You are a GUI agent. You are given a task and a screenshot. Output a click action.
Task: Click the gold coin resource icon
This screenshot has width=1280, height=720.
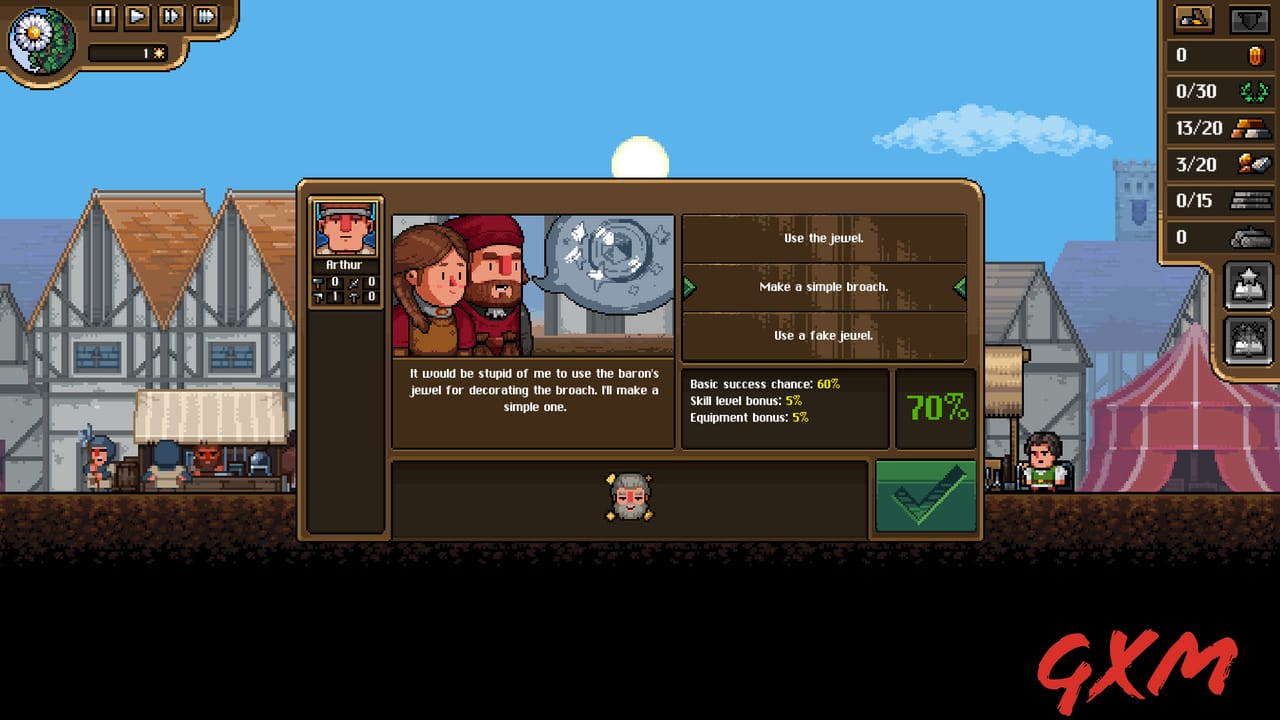(1252, 55)
